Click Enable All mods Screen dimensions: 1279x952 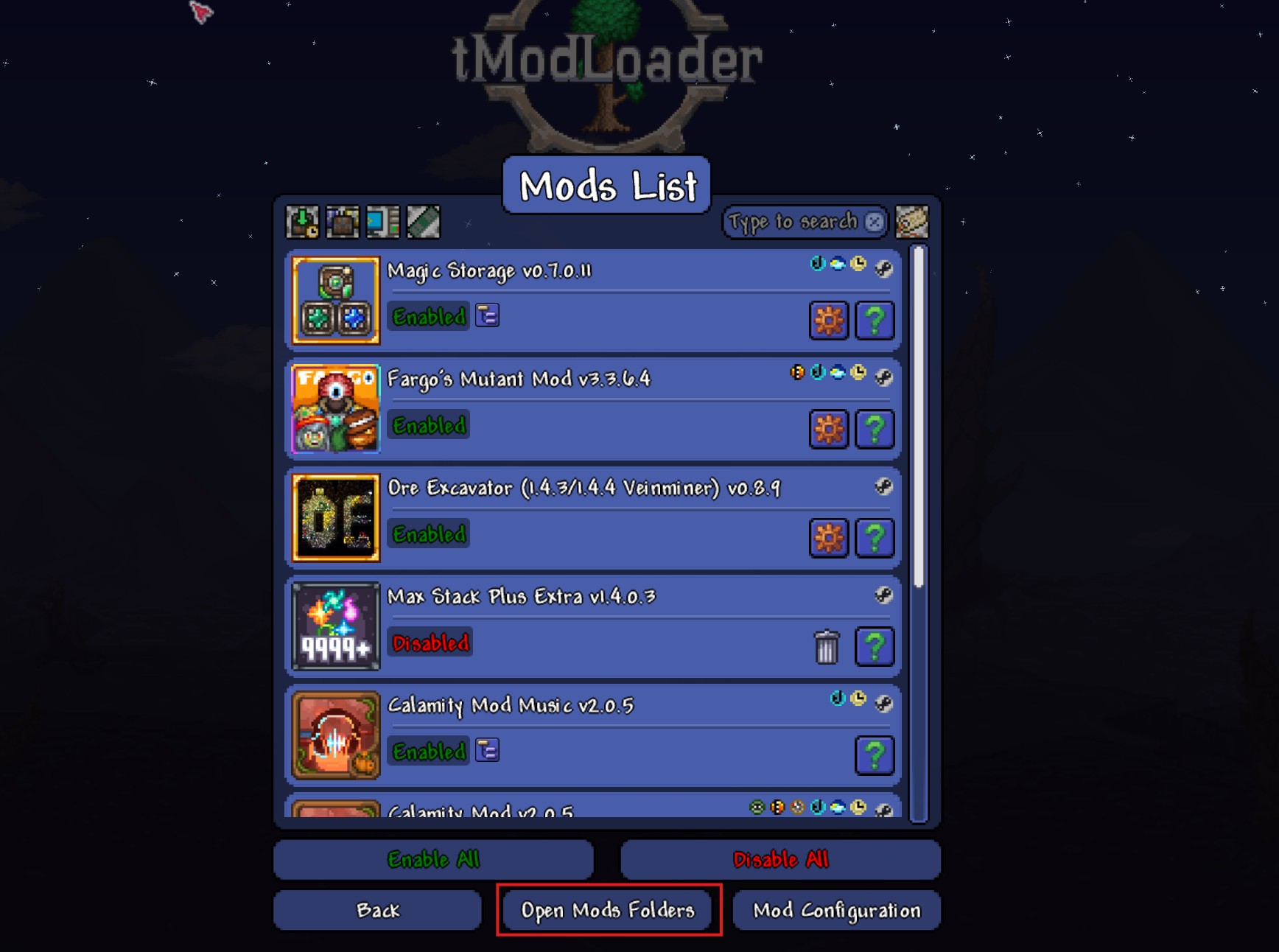[x=433, y=860]
